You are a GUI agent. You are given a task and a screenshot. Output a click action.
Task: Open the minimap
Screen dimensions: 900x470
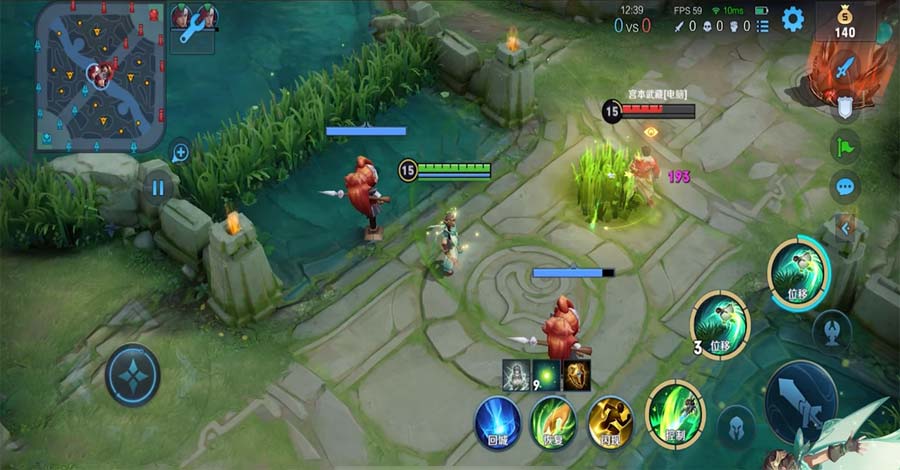(x=98, y=74)
